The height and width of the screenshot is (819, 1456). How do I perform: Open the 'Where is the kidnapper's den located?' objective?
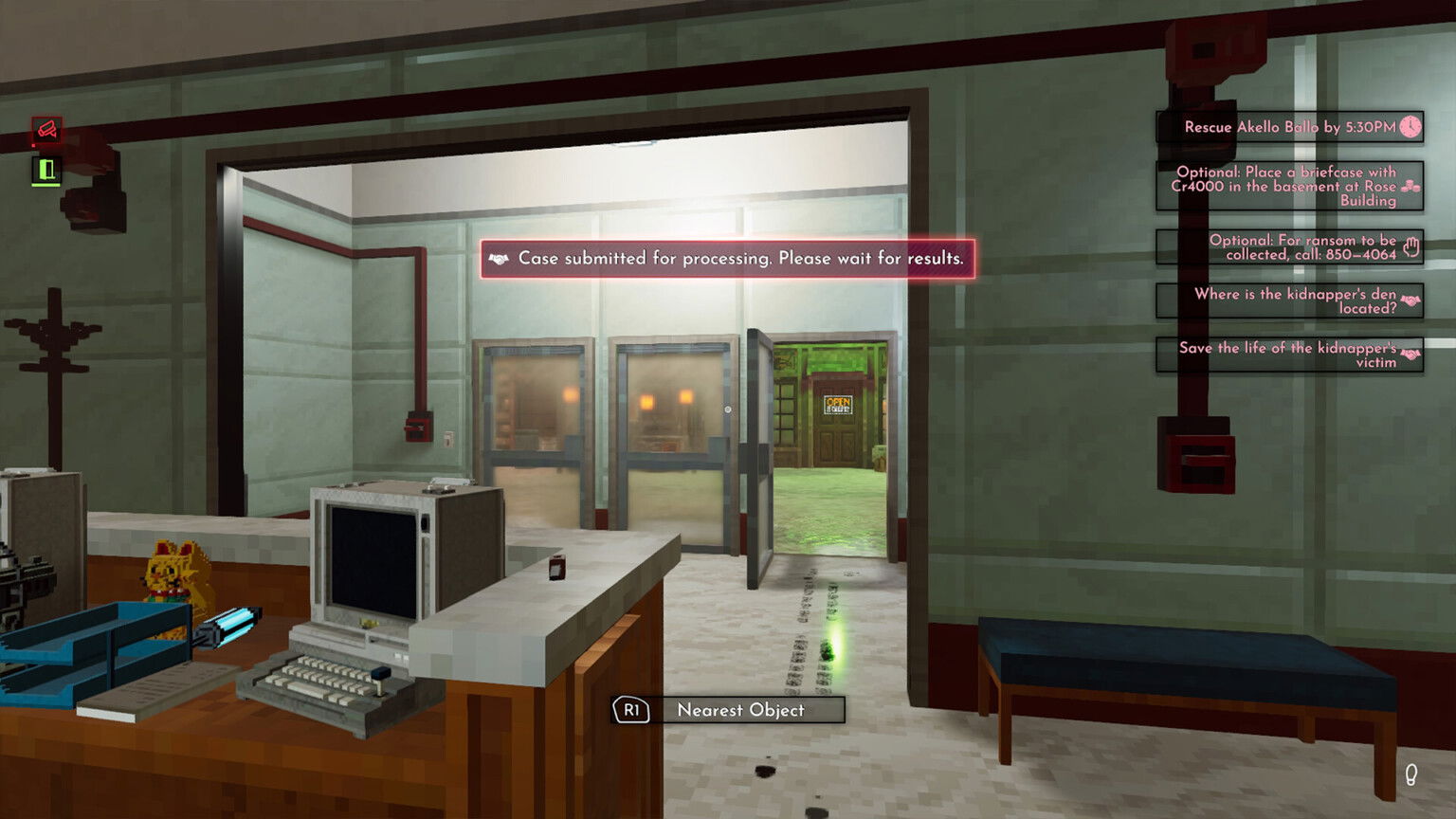tap(1287, 300)
